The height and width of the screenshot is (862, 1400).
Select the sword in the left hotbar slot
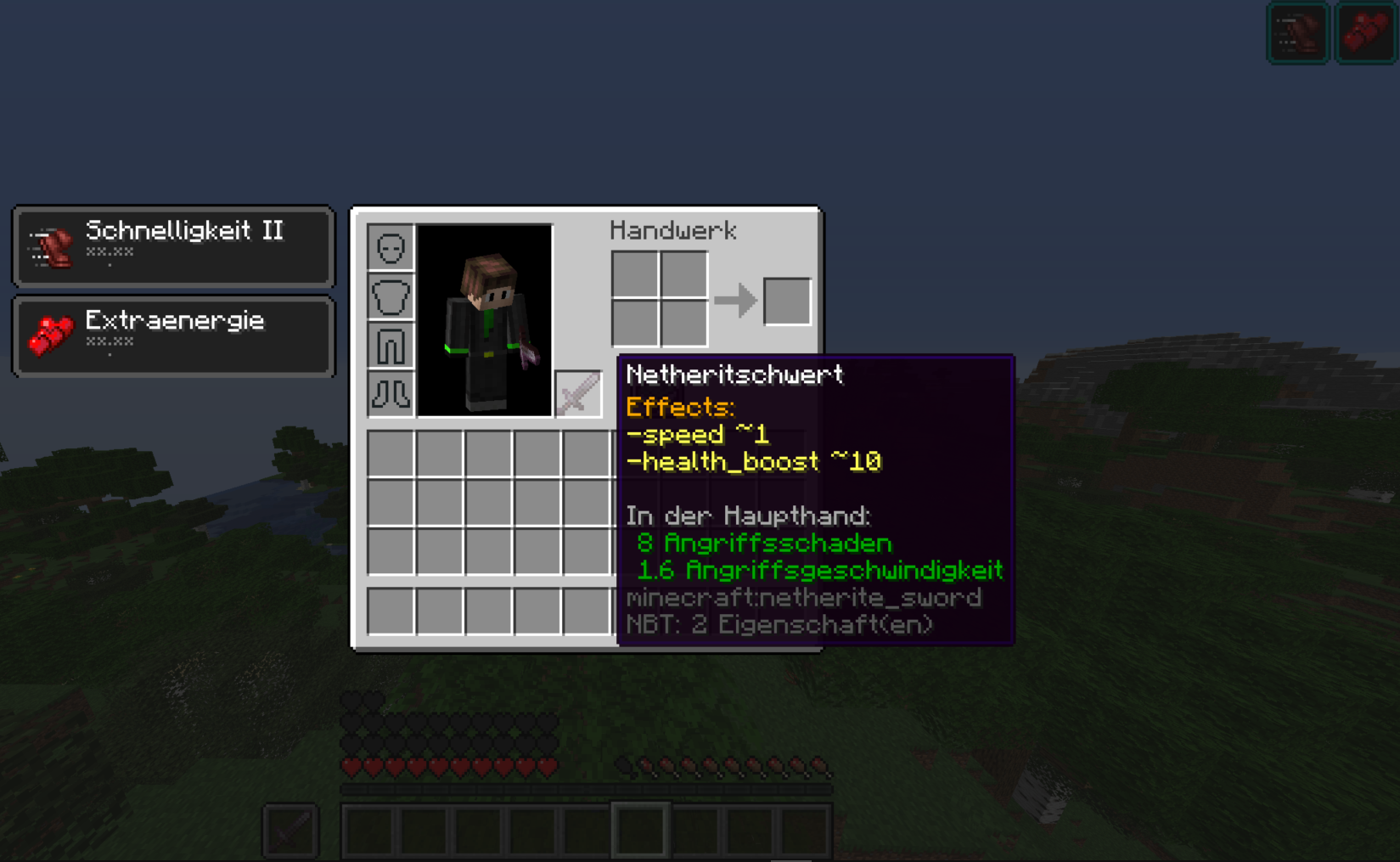(x=290, y=831)
